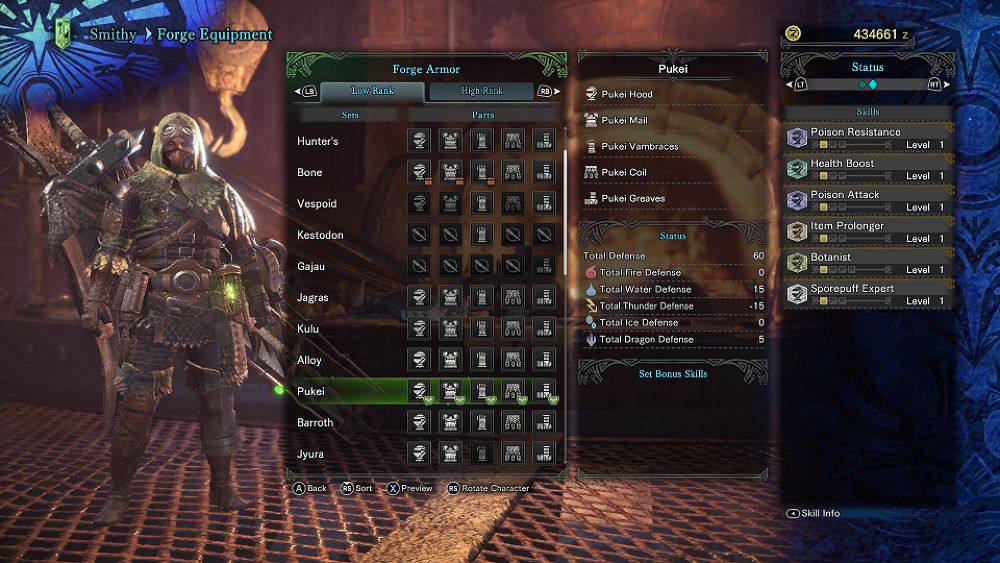Select the Gajau armor set
The width and height of the screenshot is (1000, 563).
313,267
